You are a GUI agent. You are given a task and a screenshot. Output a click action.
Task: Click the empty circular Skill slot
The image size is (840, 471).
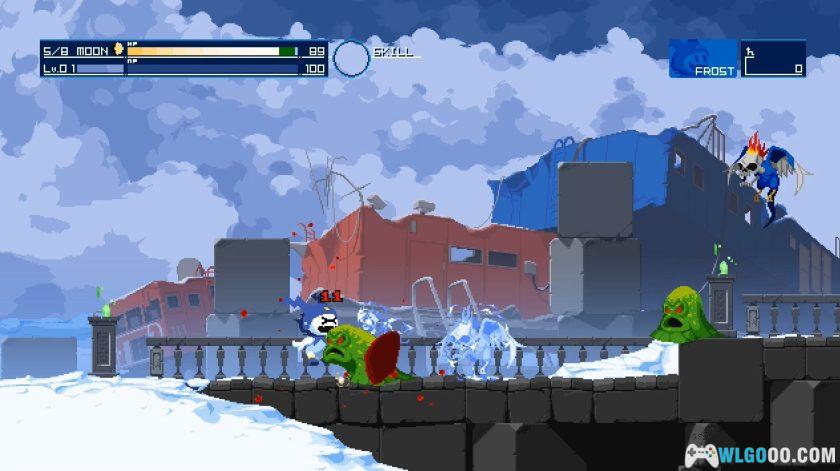pos(351,59)
